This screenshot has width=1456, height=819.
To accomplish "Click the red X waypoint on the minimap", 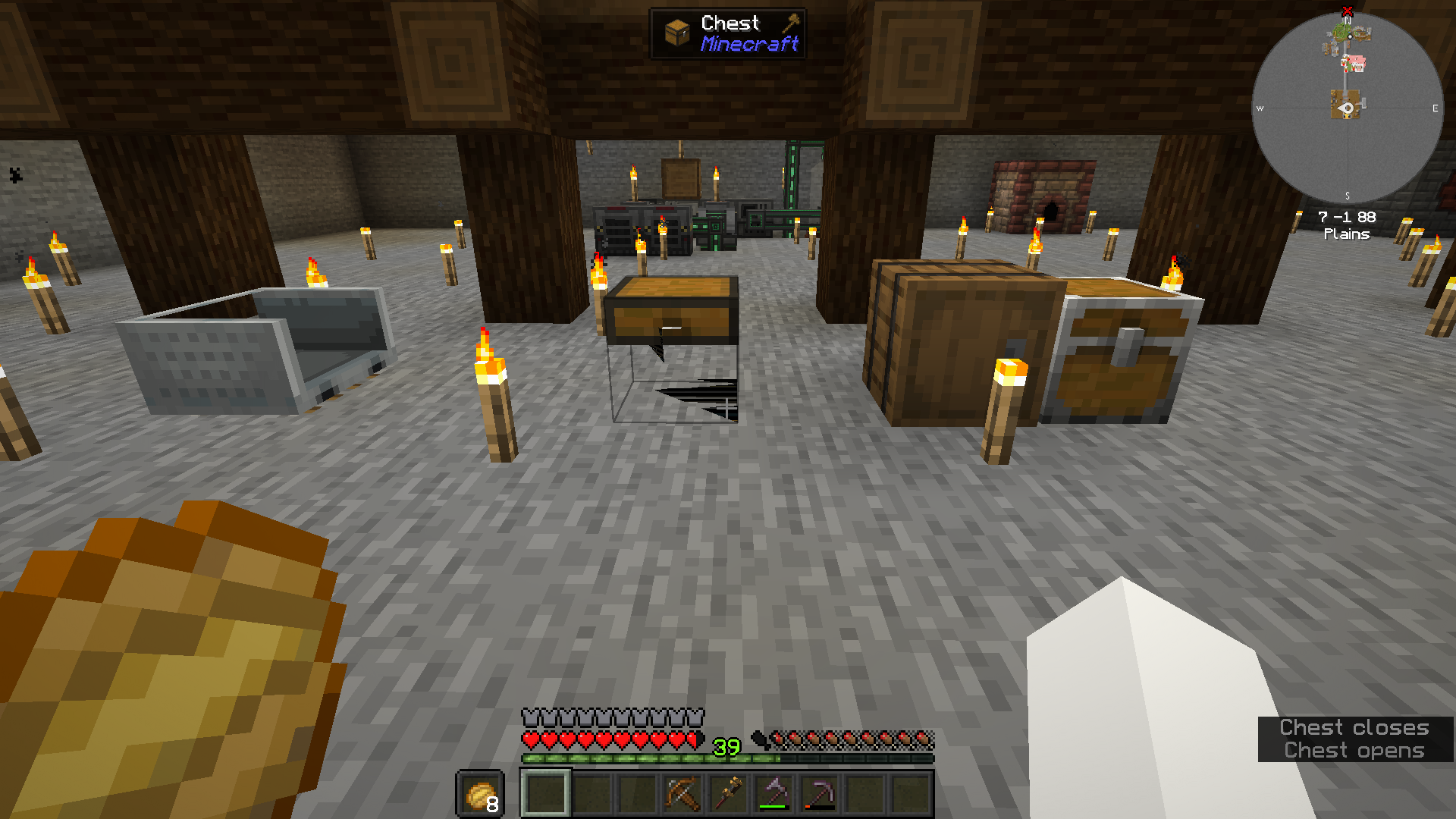I will [x=1348, y=13].
